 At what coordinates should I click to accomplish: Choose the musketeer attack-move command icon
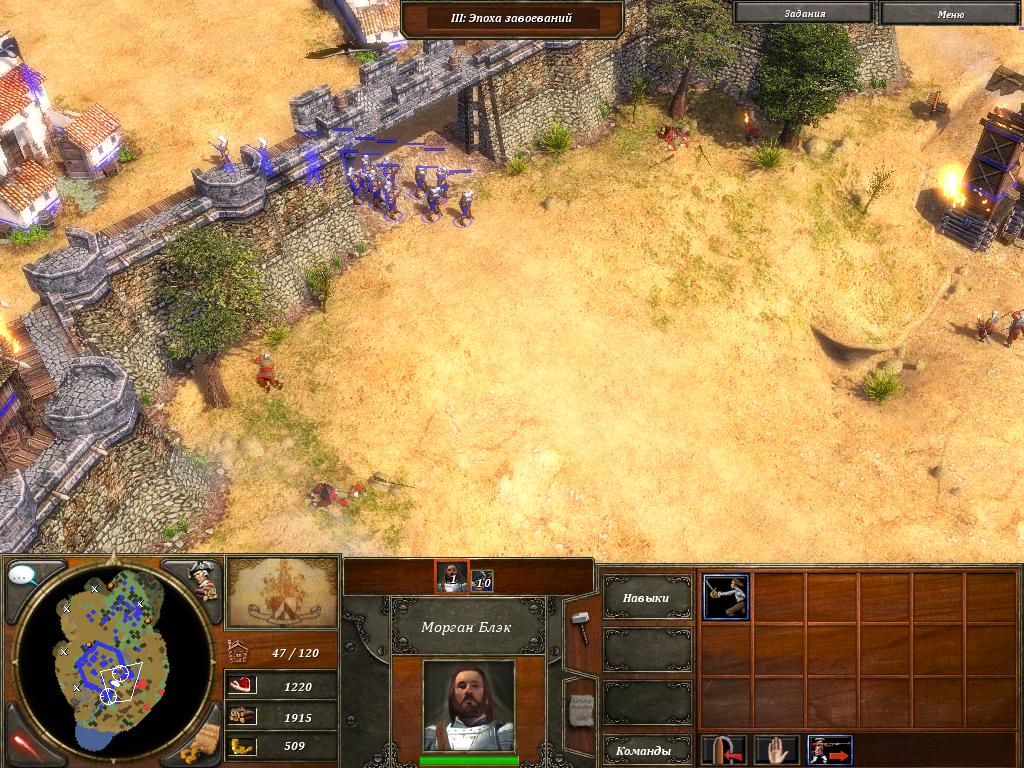829,750
